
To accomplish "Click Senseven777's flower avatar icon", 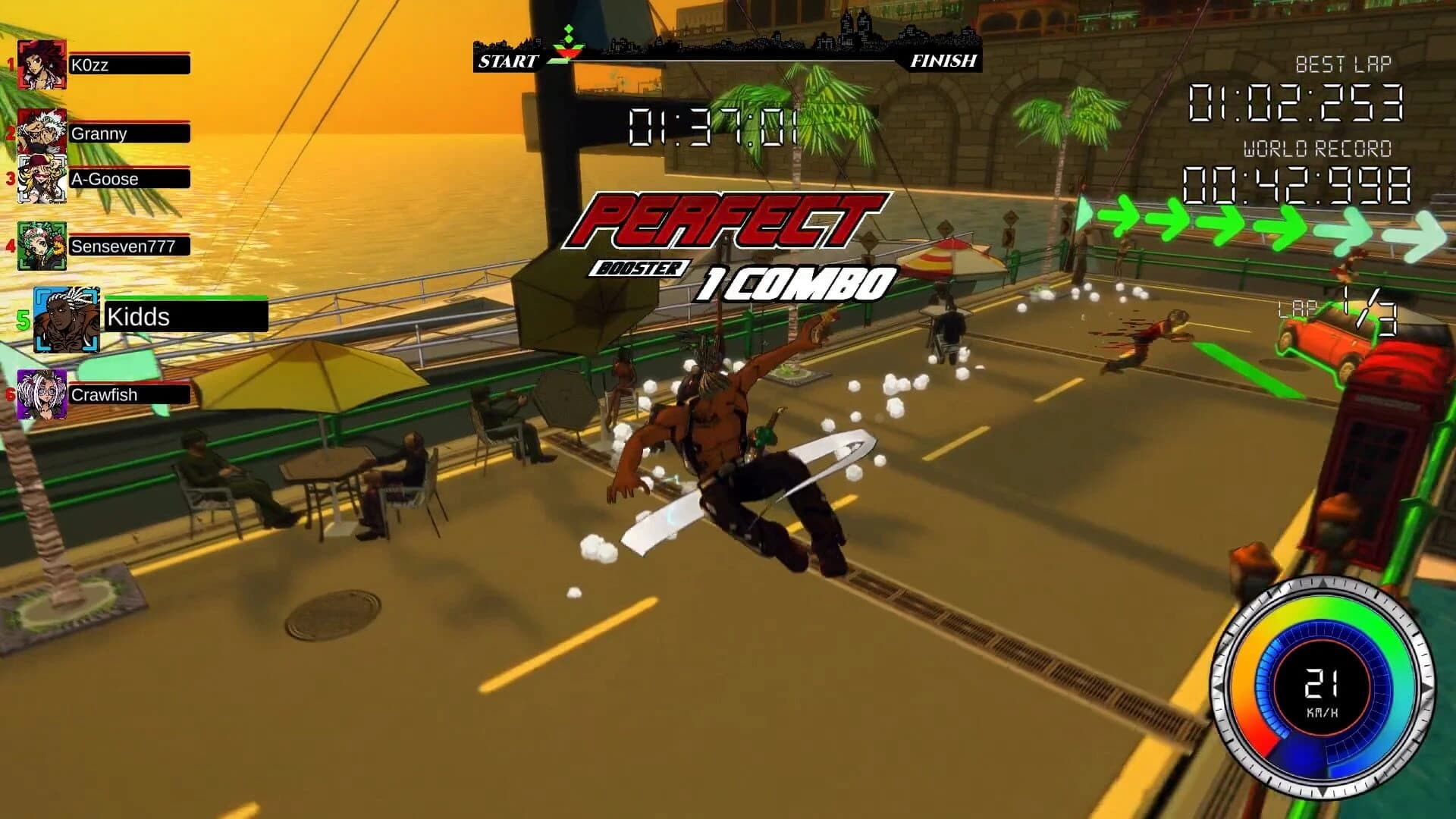I will tap(42, 245).
